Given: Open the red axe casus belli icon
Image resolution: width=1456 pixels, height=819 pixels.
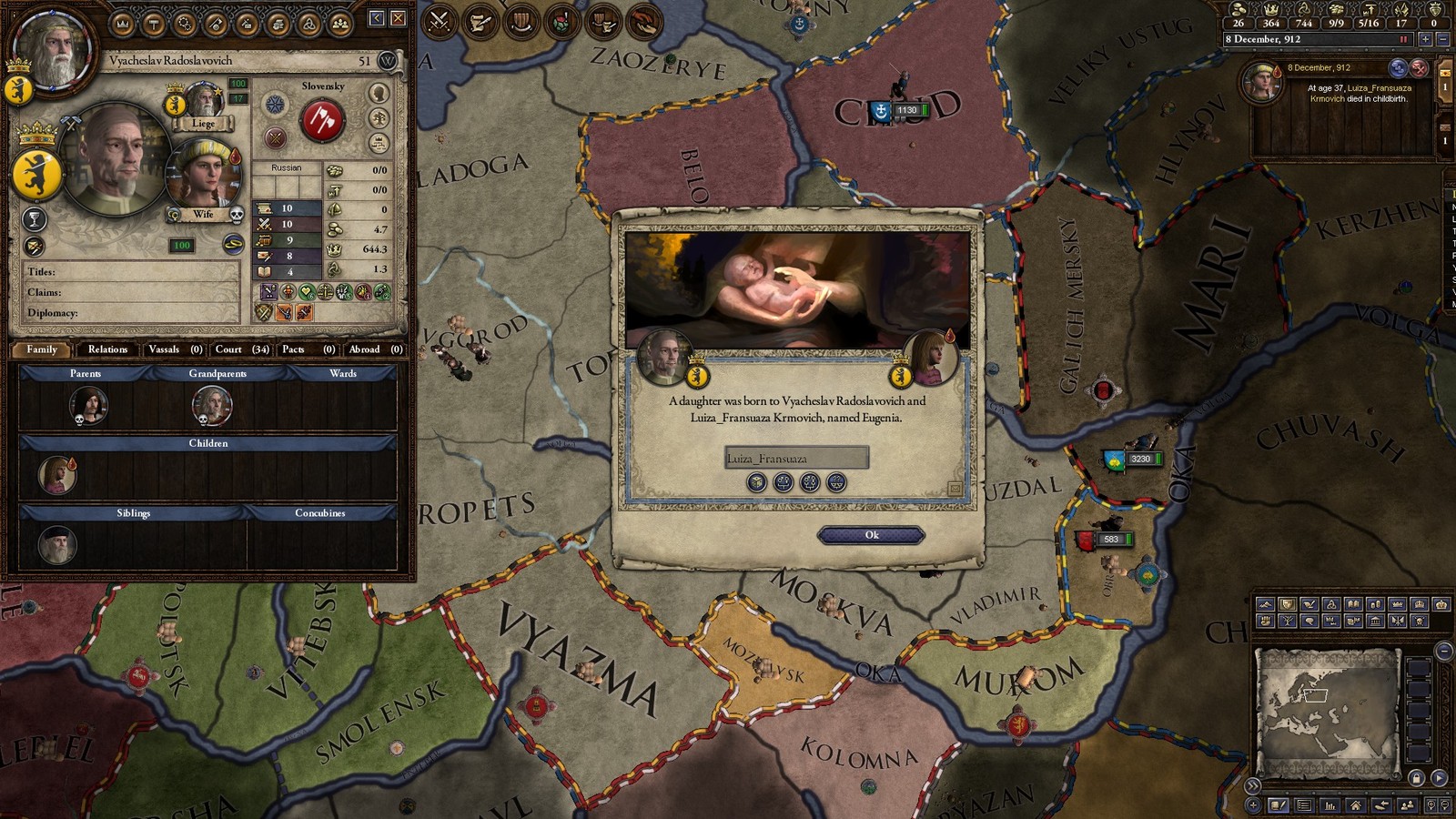Looking at the screenshot, I should pyautogui.click(x=321, y=120).
